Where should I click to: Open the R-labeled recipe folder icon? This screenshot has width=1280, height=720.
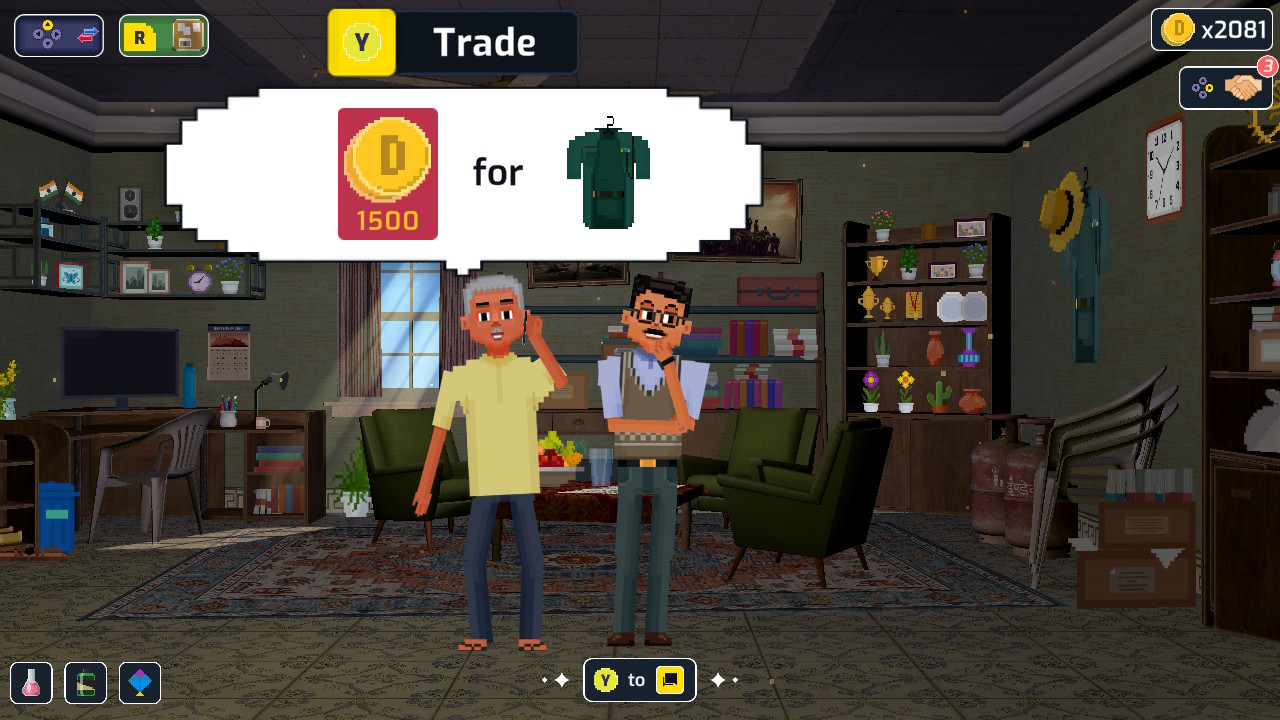pyautogui.click(x=140, y=35)
